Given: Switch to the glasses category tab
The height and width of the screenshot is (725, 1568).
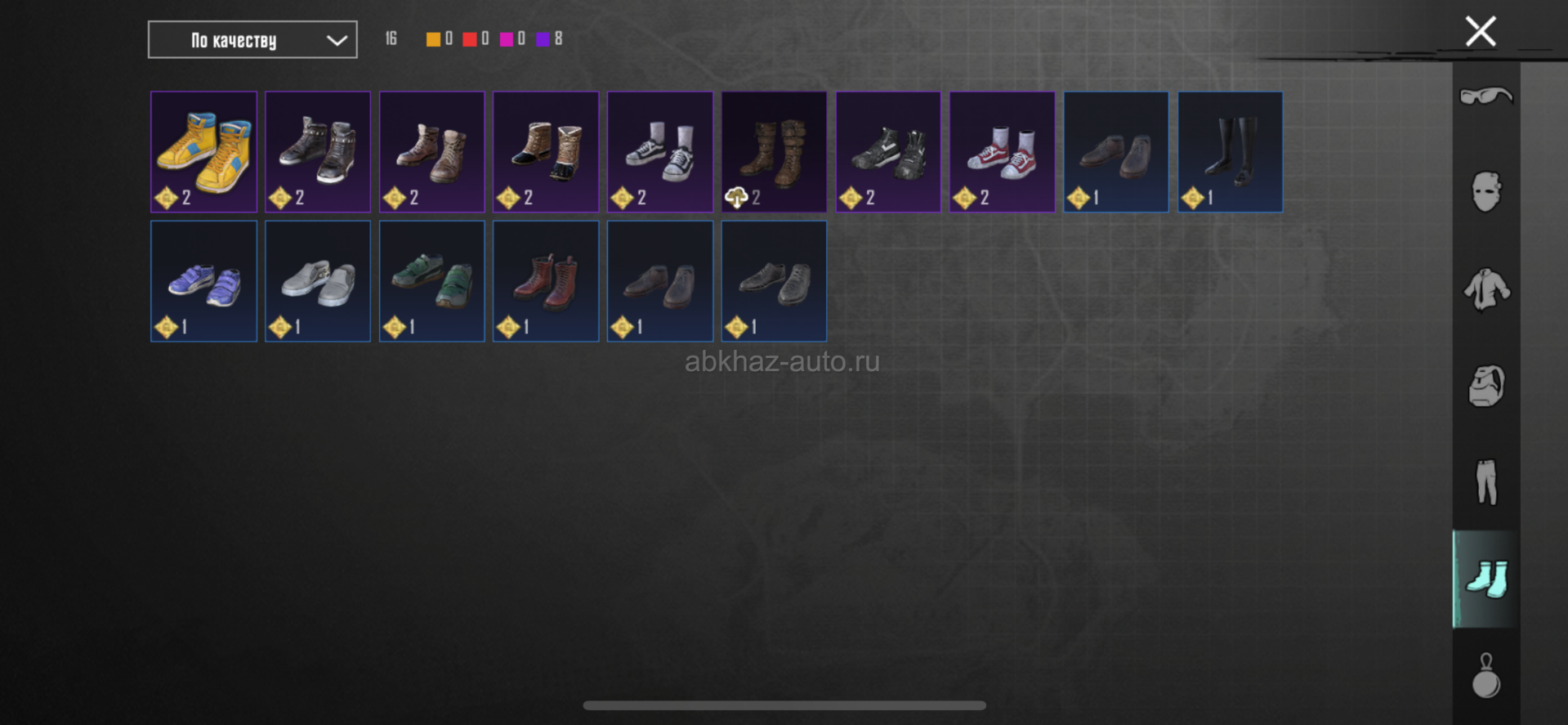Looking at the screenshot, I should point(1485,96).
